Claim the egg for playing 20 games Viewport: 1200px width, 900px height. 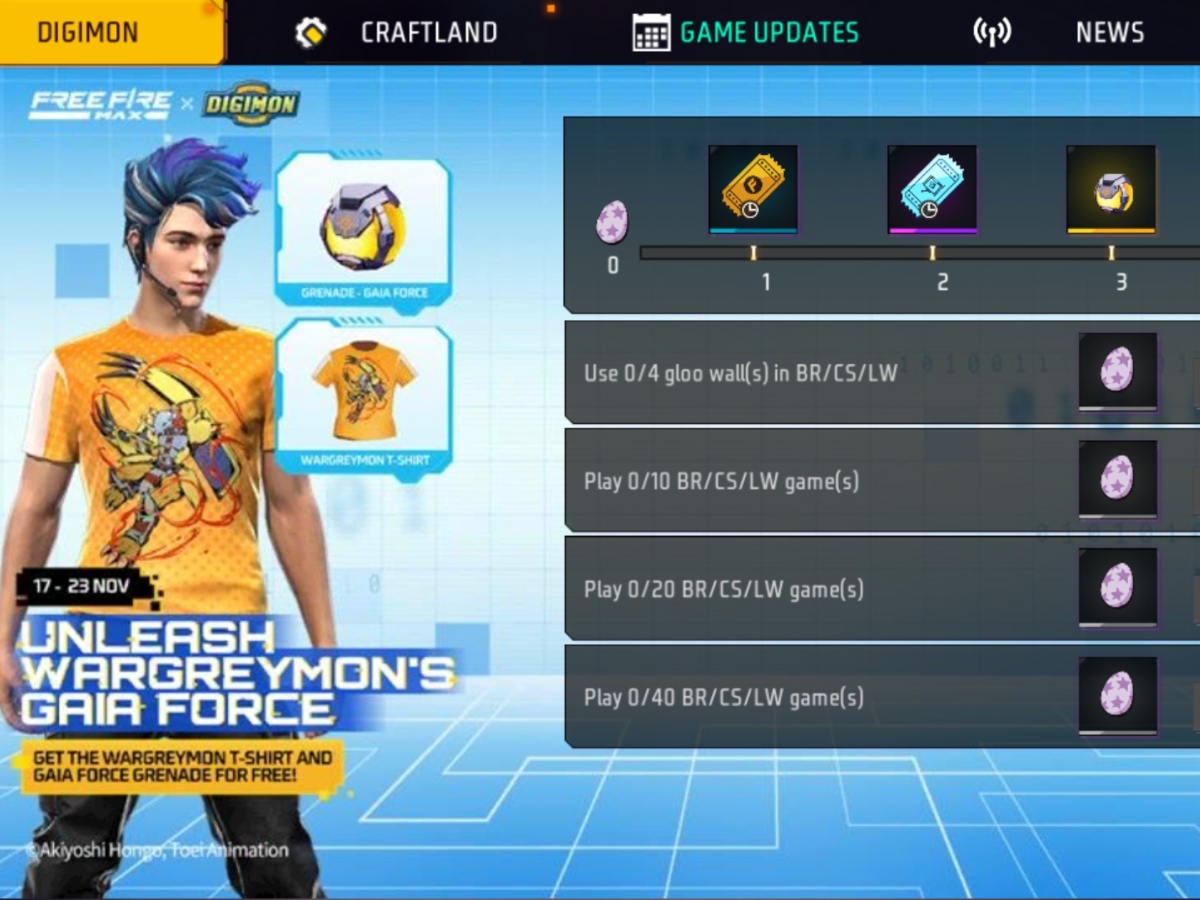[x=1117, y=587]
